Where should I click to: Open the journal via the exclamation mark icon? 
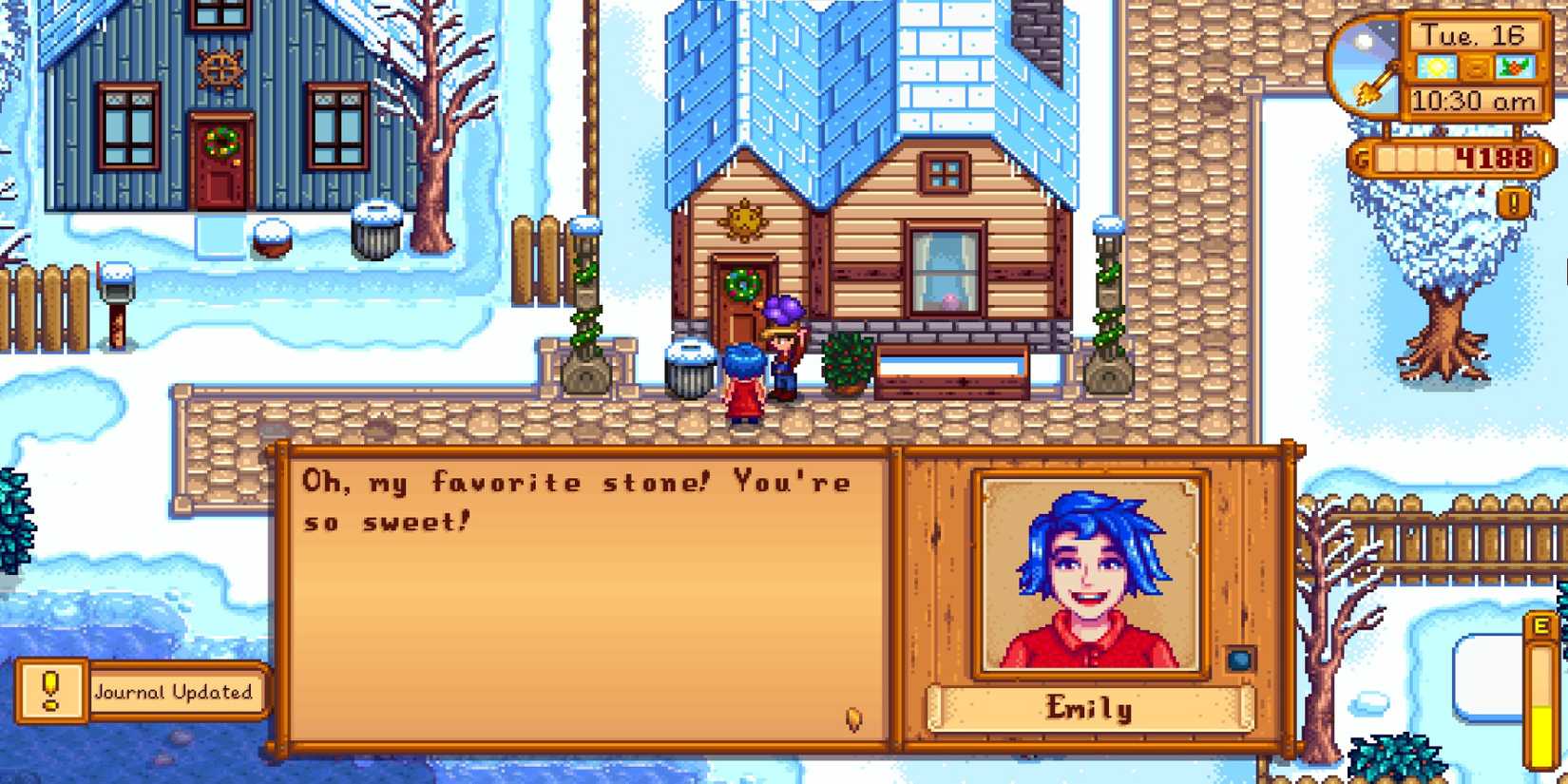click(x=1512, y=202)
